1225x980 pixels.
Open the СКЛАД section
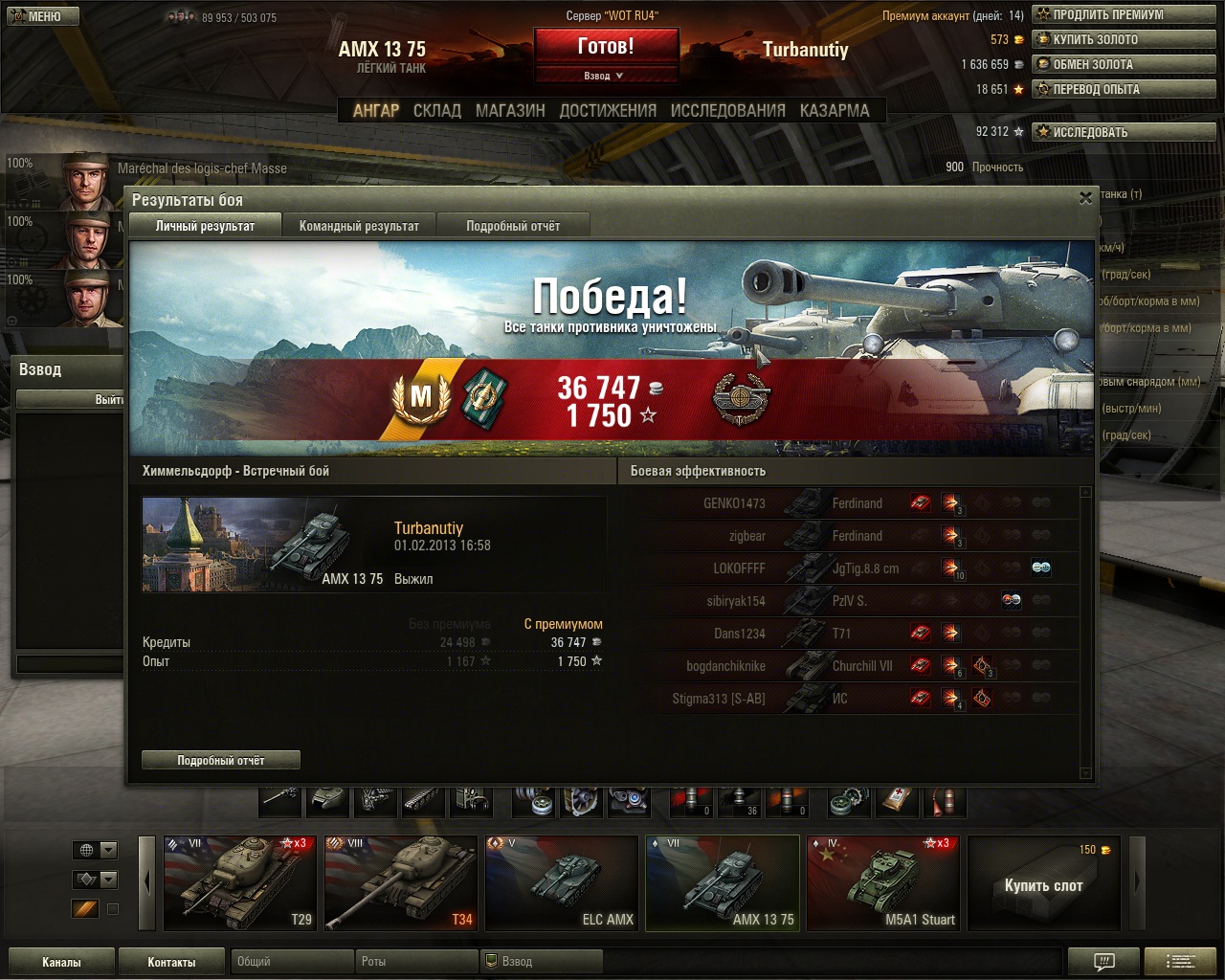[437, 111]
